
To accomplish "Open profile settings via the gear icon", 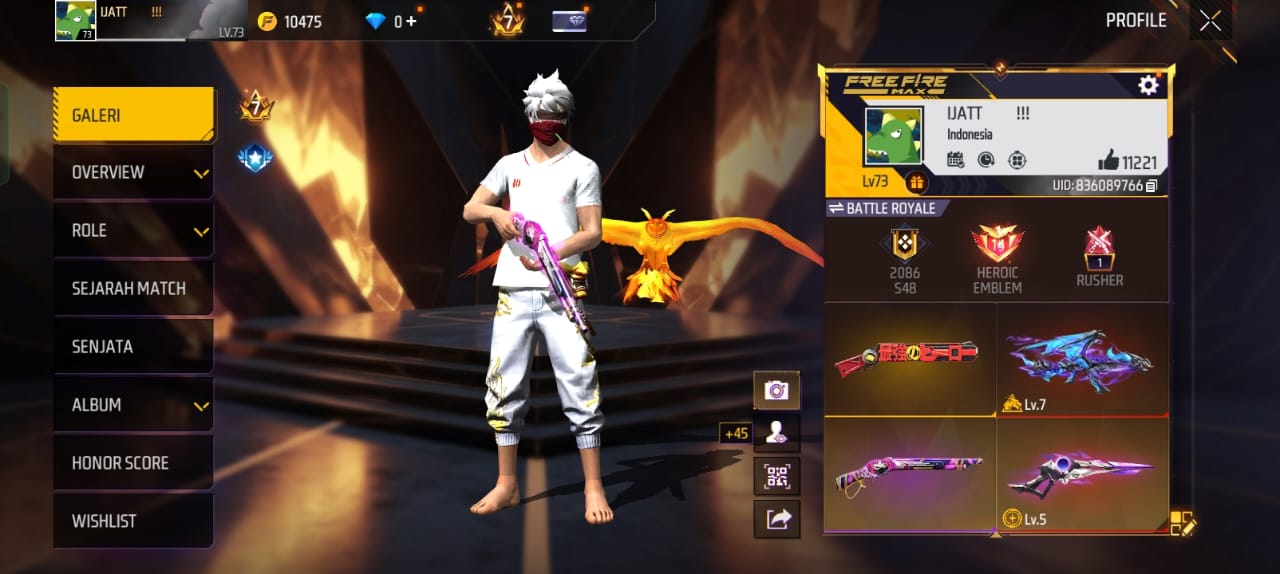I will [x=1148, y=85].
